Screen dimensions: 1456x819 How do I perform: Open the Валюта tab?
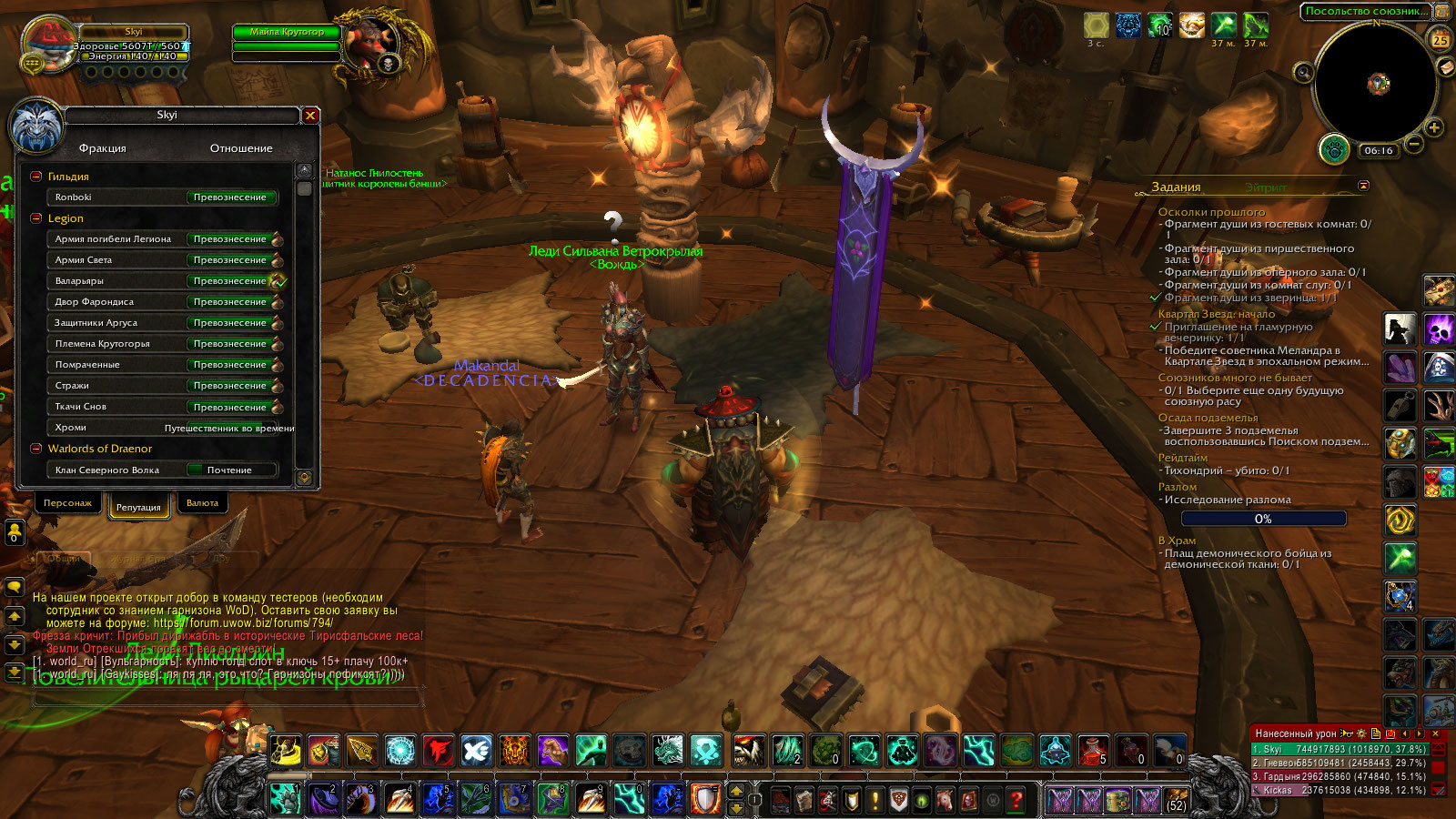[202, 503]
